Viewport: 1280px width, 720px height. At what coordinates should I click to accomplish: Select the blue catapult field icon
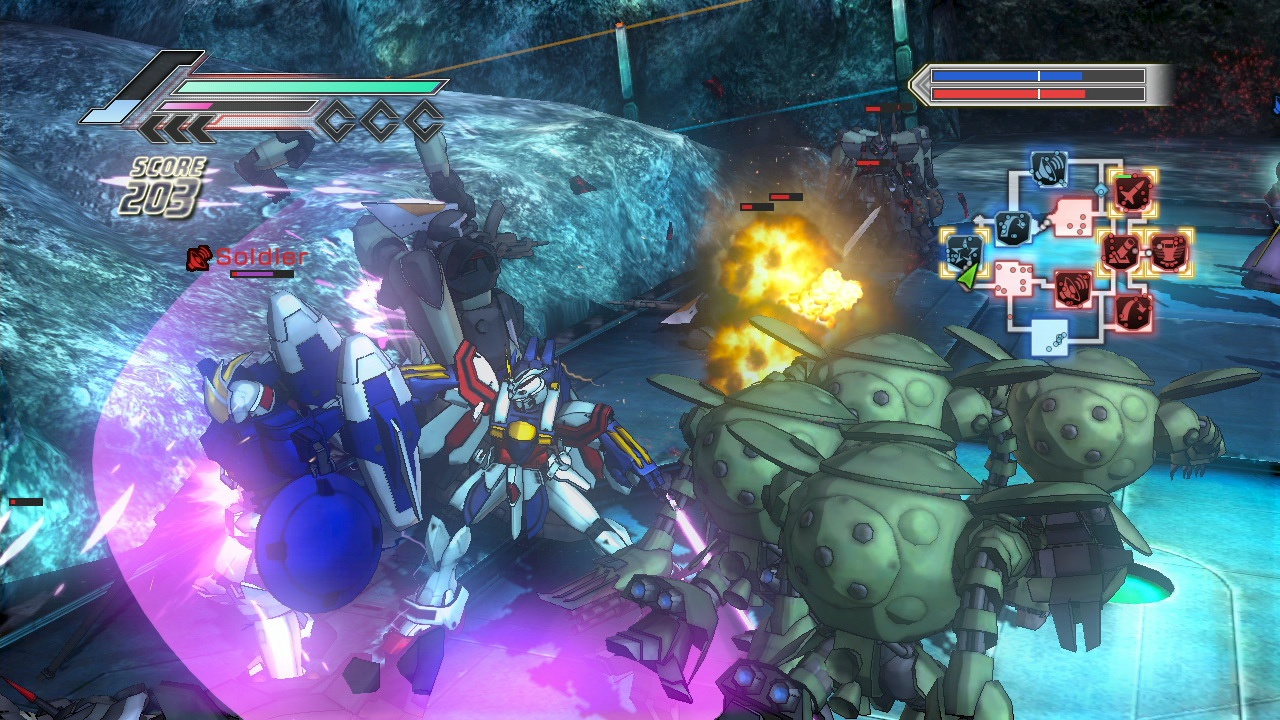[1013, 228]
